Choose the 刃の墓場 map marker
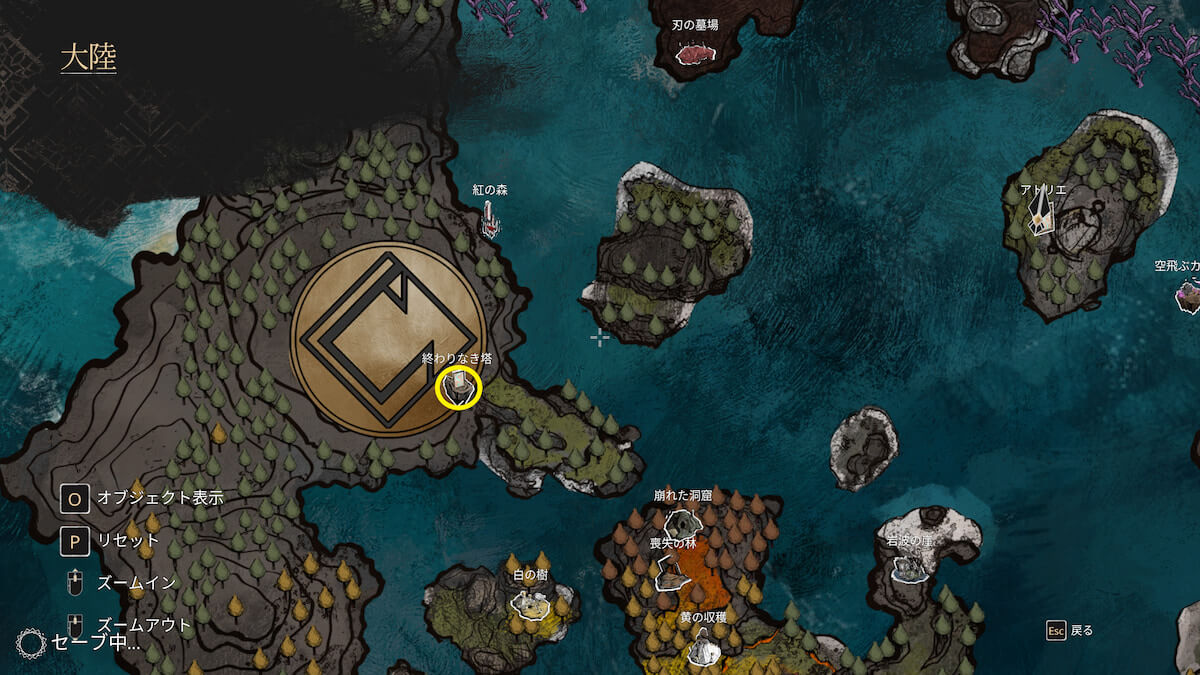Viewport: 1200px width, 675px height. point(695,52)
